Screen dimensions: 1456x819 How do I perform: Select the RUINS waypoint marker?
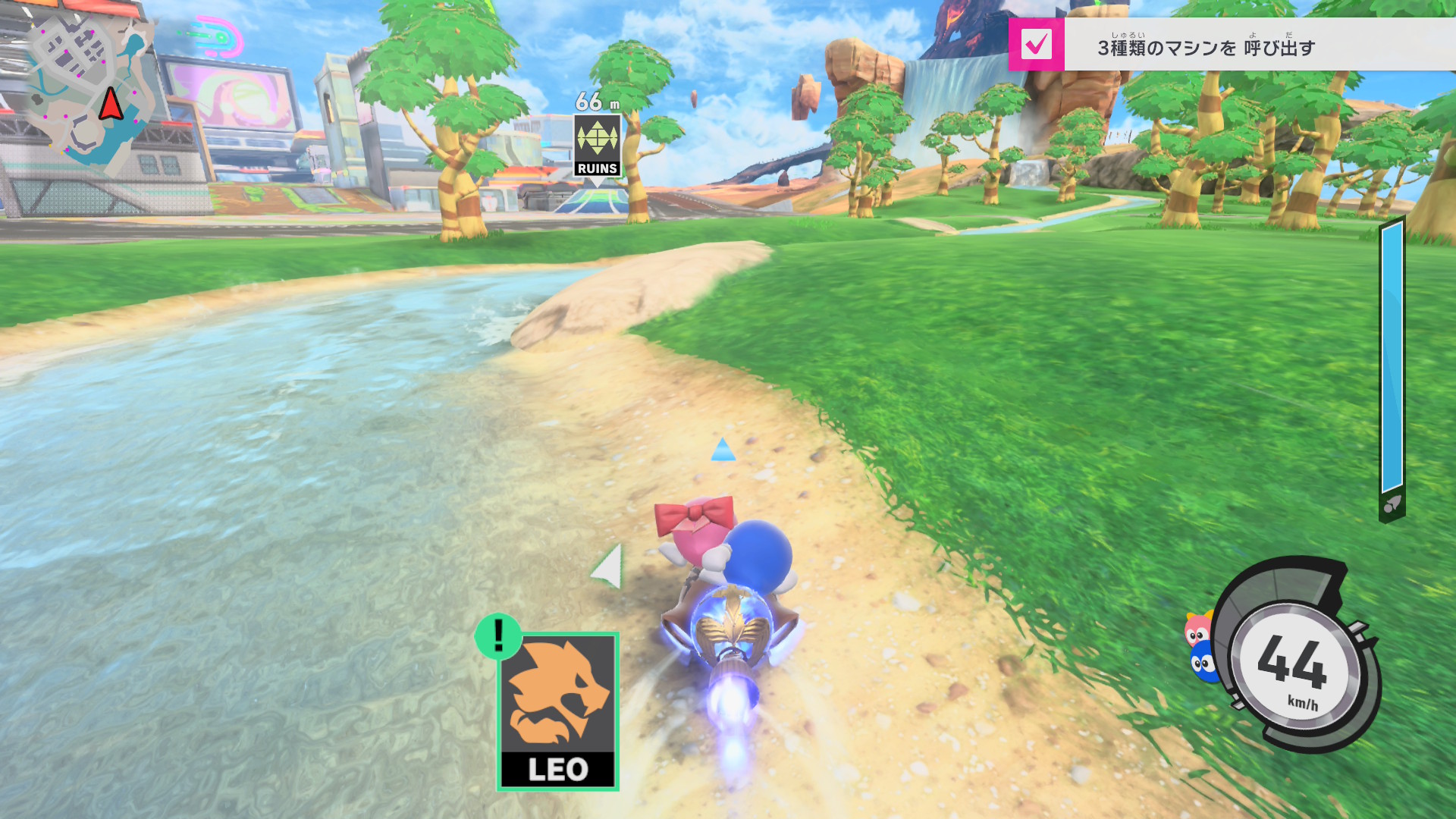pos(598,146)
